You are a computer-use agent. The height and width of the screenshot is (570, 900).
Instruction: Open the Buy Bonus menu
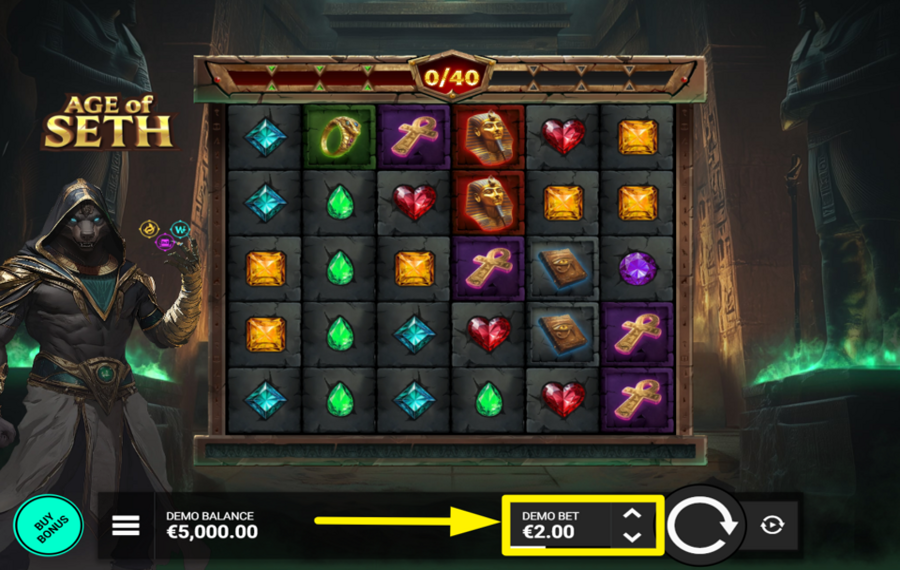[48, 525]
